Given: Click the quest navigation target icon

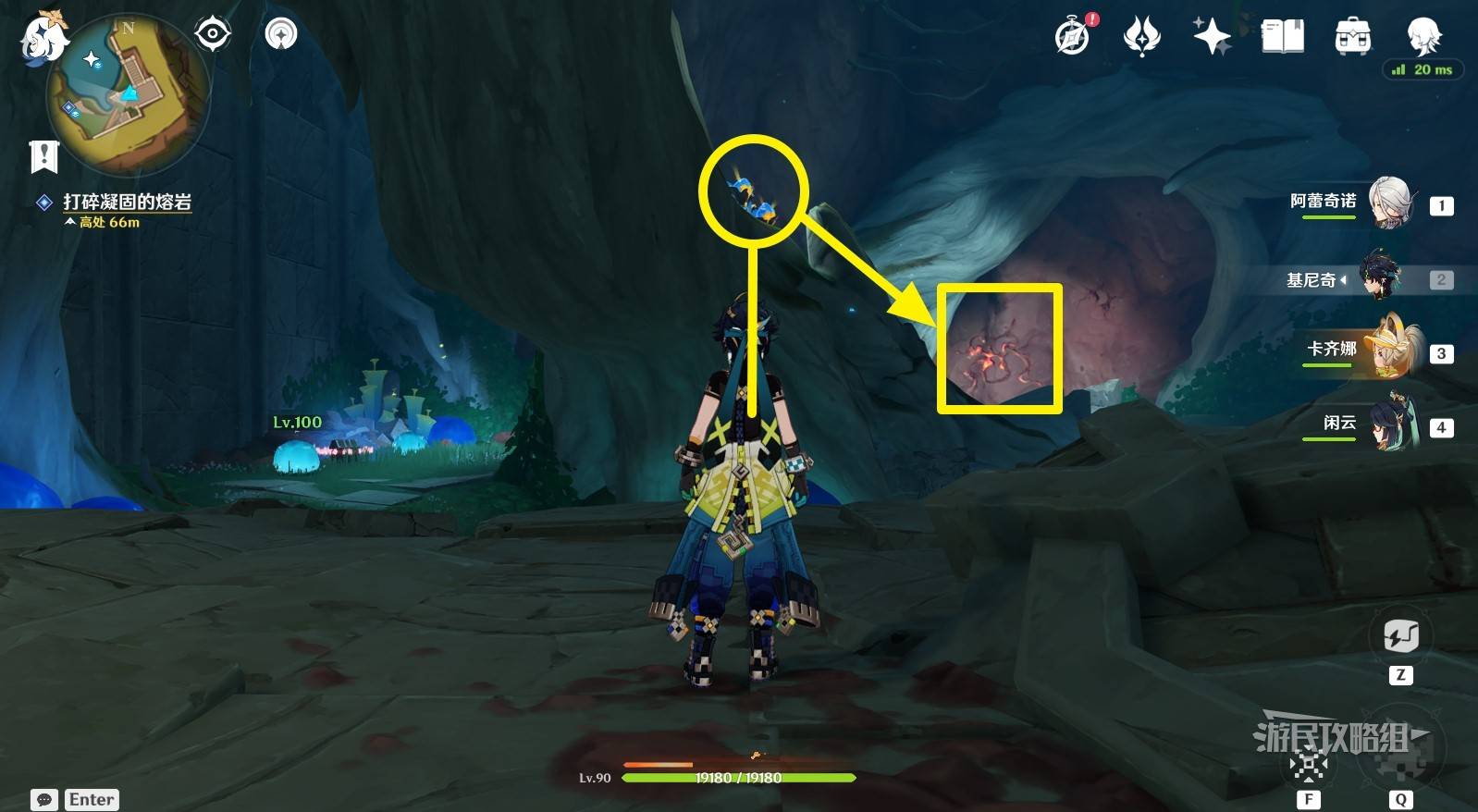Looking at the screenshot, I should (213, 35).
